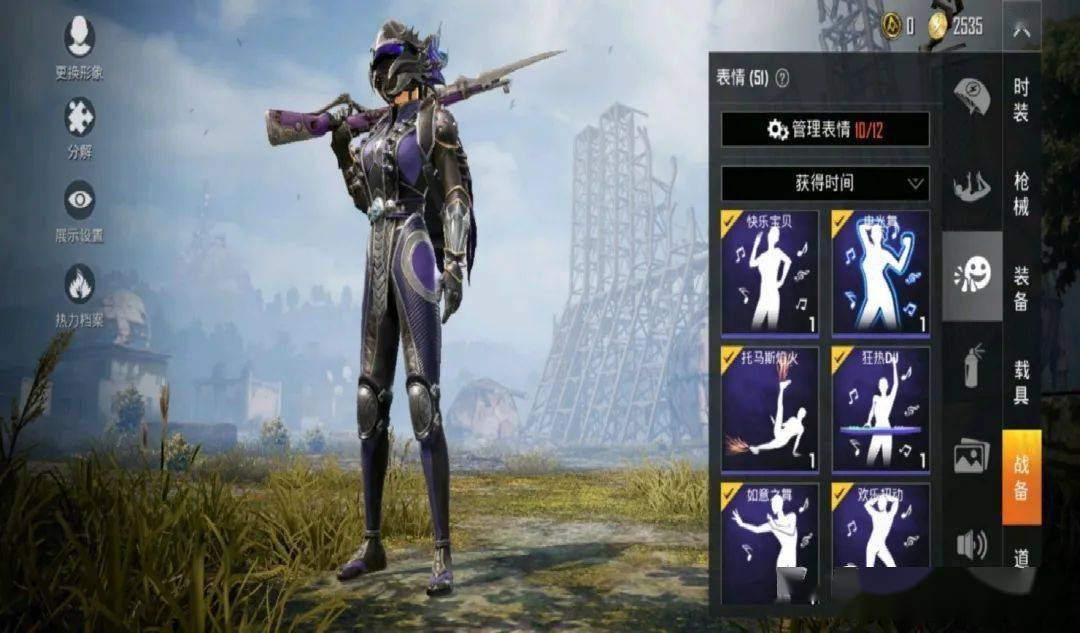Screen dimensions: 1080x633
Task: Open the picture frame category
Action: [971, 455]
